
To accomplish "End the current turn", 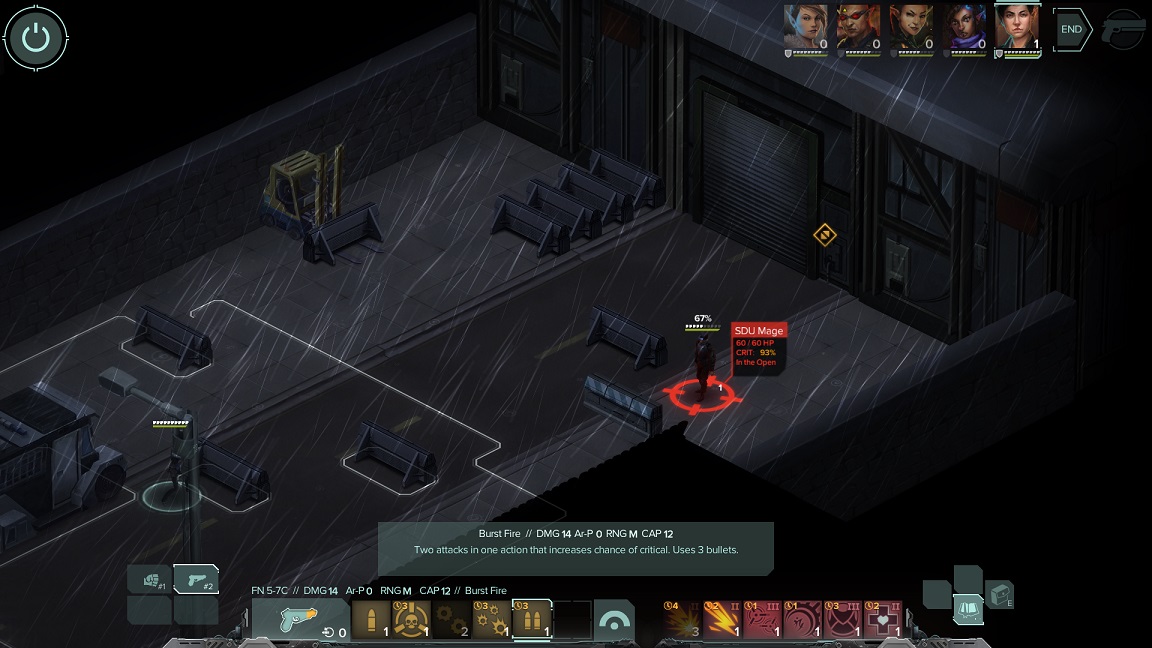I will click(1071, 30).
